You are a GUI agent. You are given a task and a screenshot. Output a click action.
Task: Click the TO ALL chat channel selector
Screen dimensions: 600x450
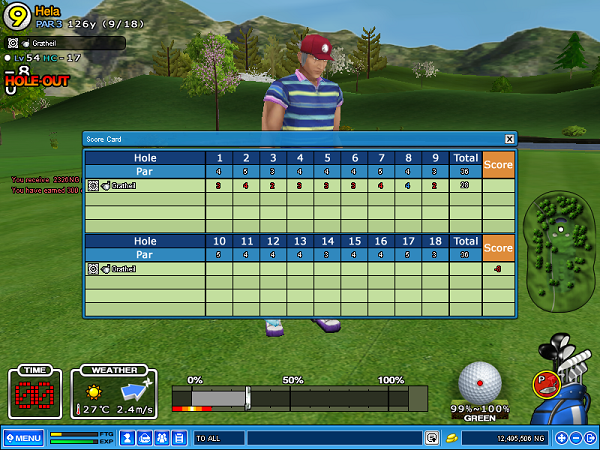tap(218, 438)
